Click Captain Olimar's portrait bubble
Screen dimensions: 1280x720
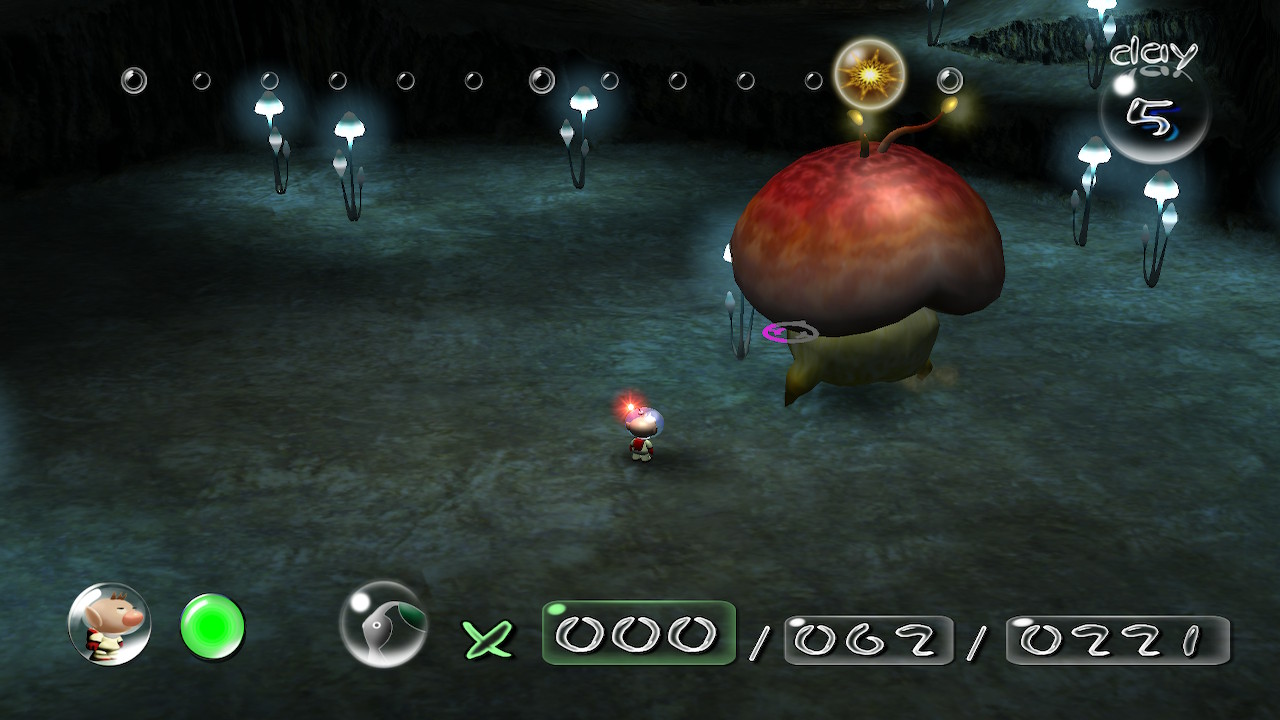pyautogui.click(x=110, y=624)
